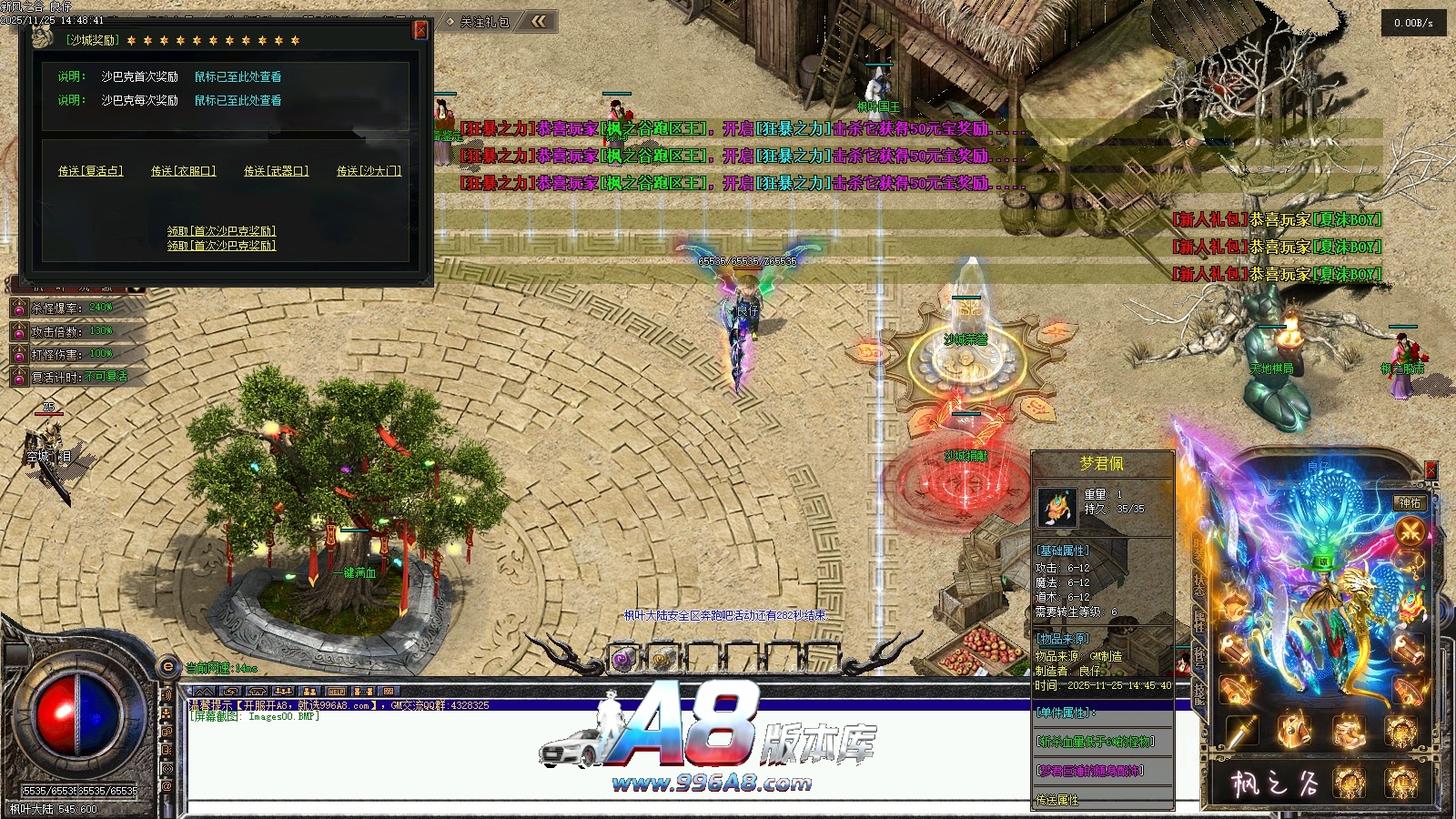Use the purple swirl item in hotbar
This screenshot has width=1456, height=819.
(623, 659)
